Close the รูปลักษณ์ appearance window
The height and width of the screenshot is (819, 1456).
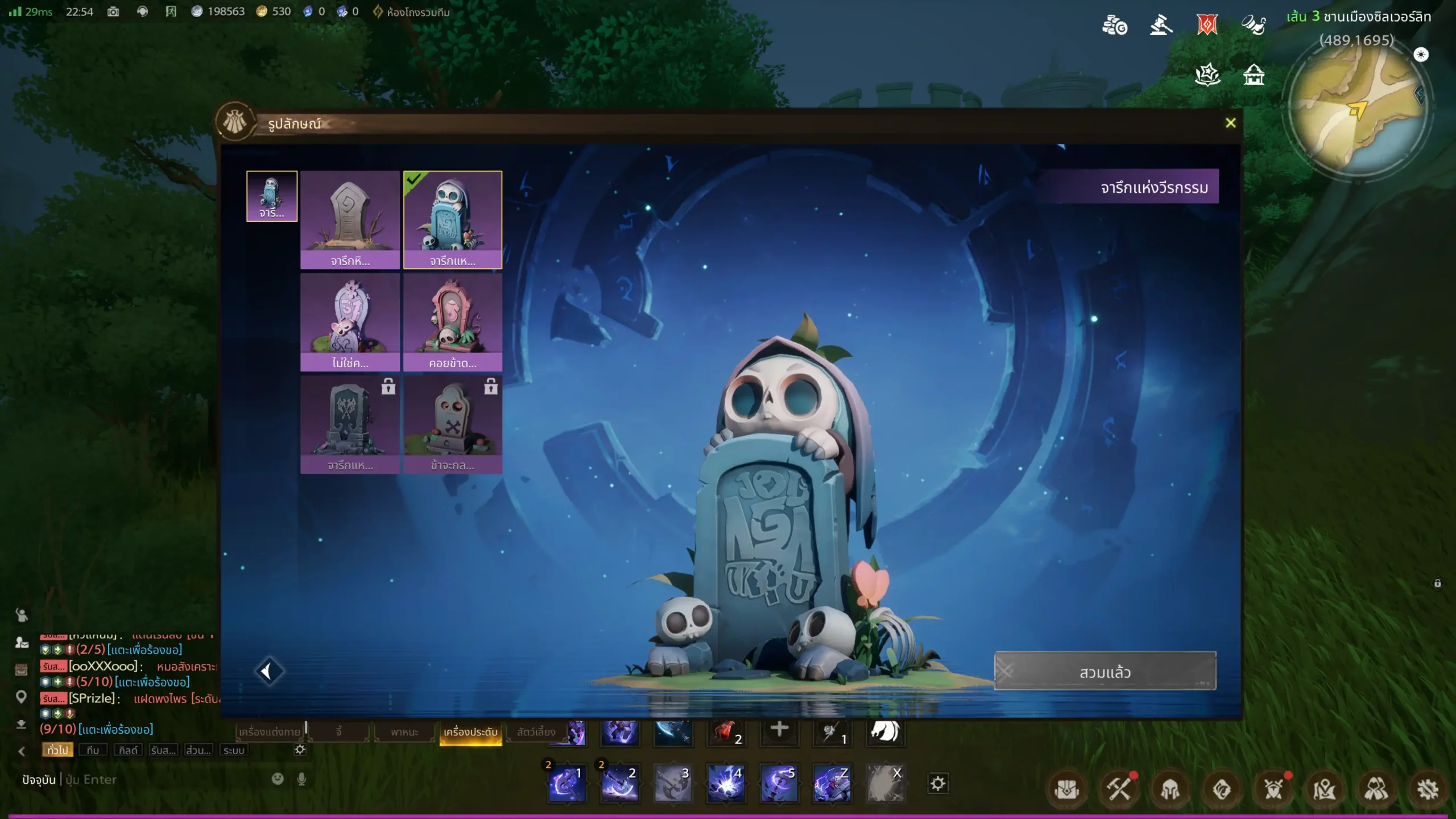coord(1230,123)
